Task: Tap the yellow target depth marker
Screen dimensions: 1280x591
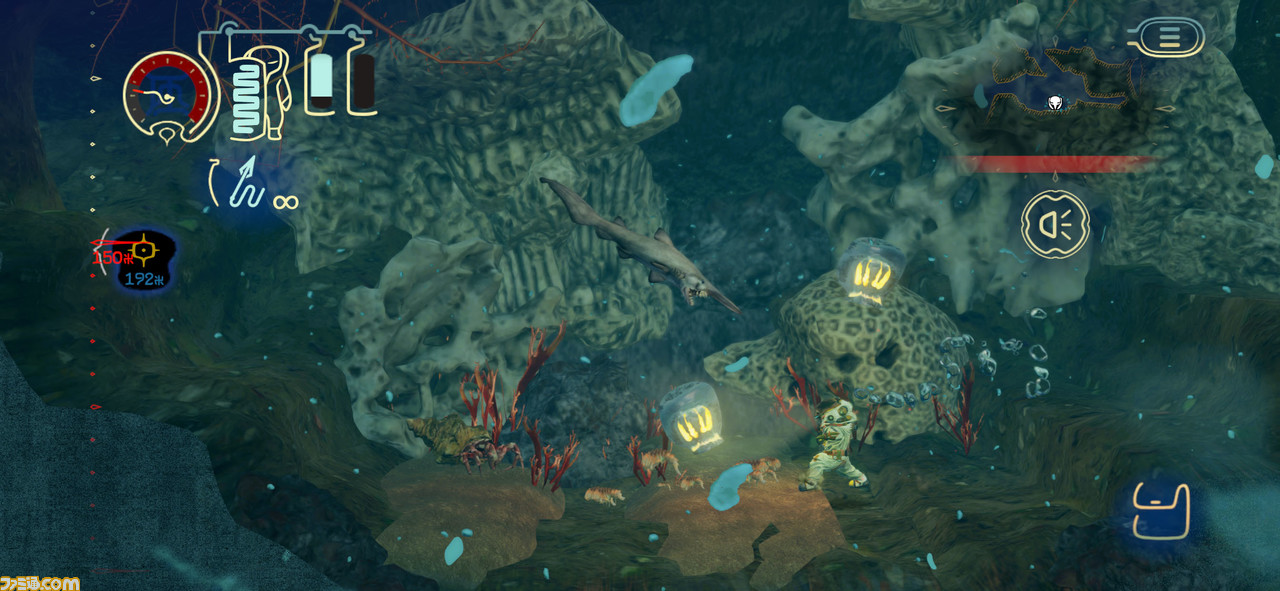Action: (x=144, y=247)
